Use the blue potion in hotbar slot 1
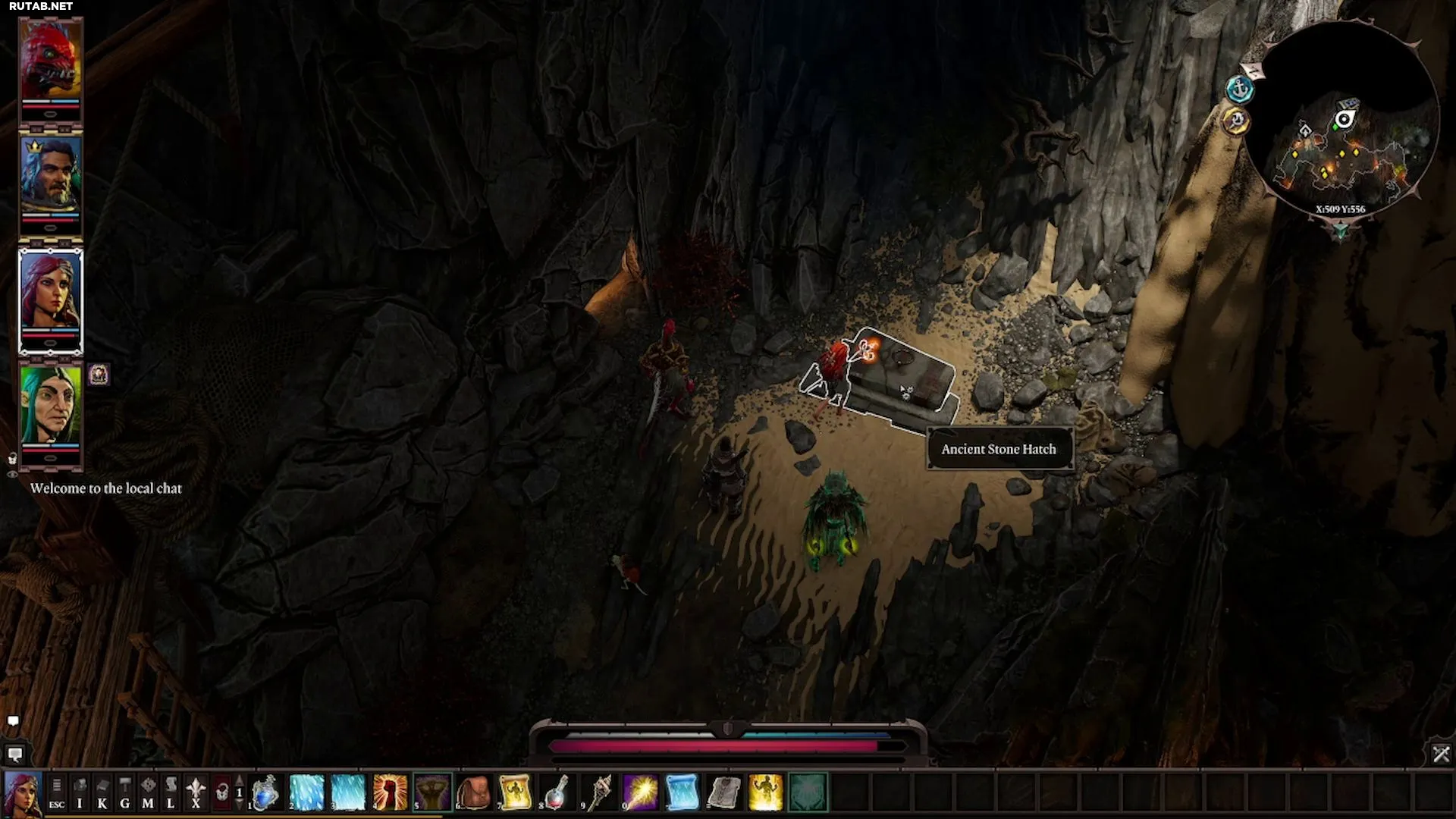 (x=265, y=792)
